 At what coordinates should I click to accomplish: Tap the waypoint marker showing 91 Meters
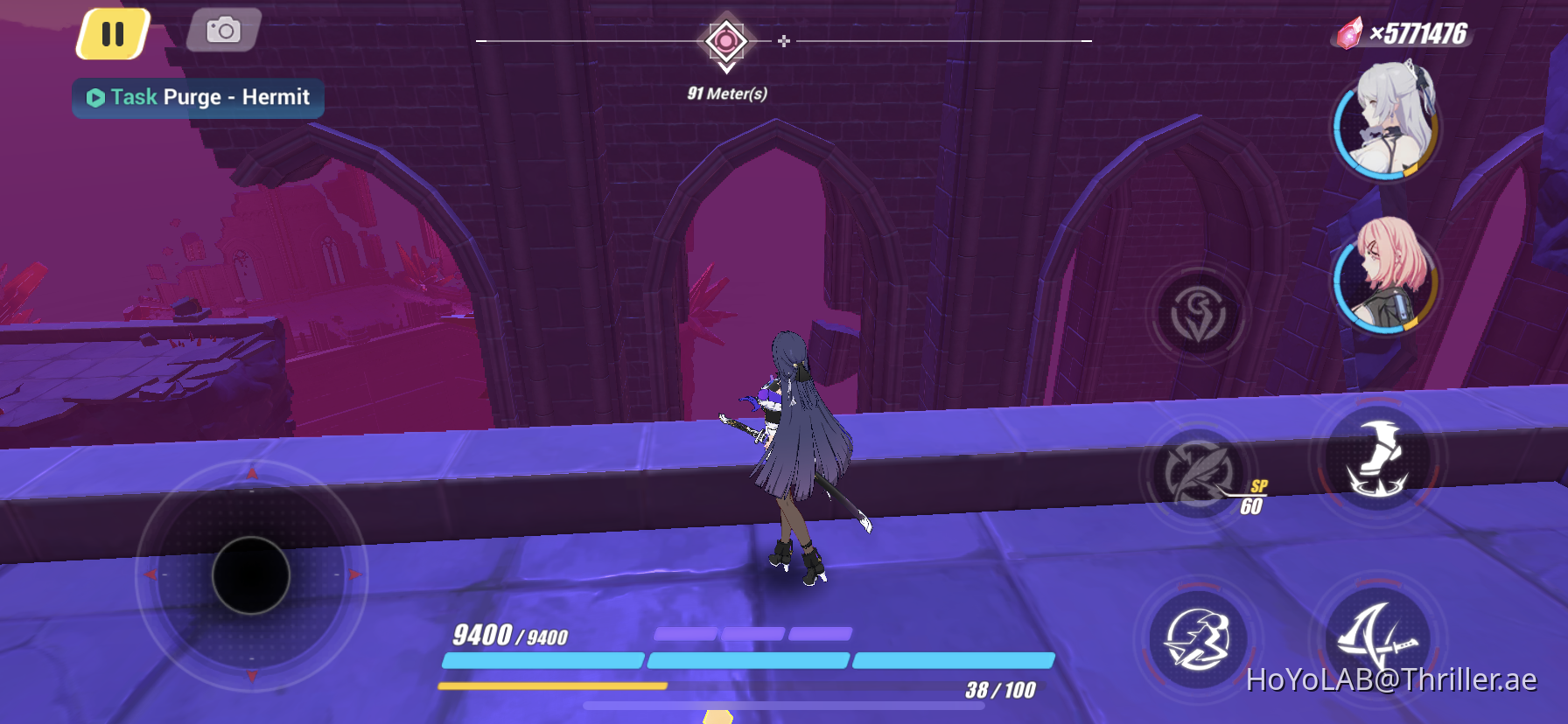pyautogui.click(x=724, y=39)
